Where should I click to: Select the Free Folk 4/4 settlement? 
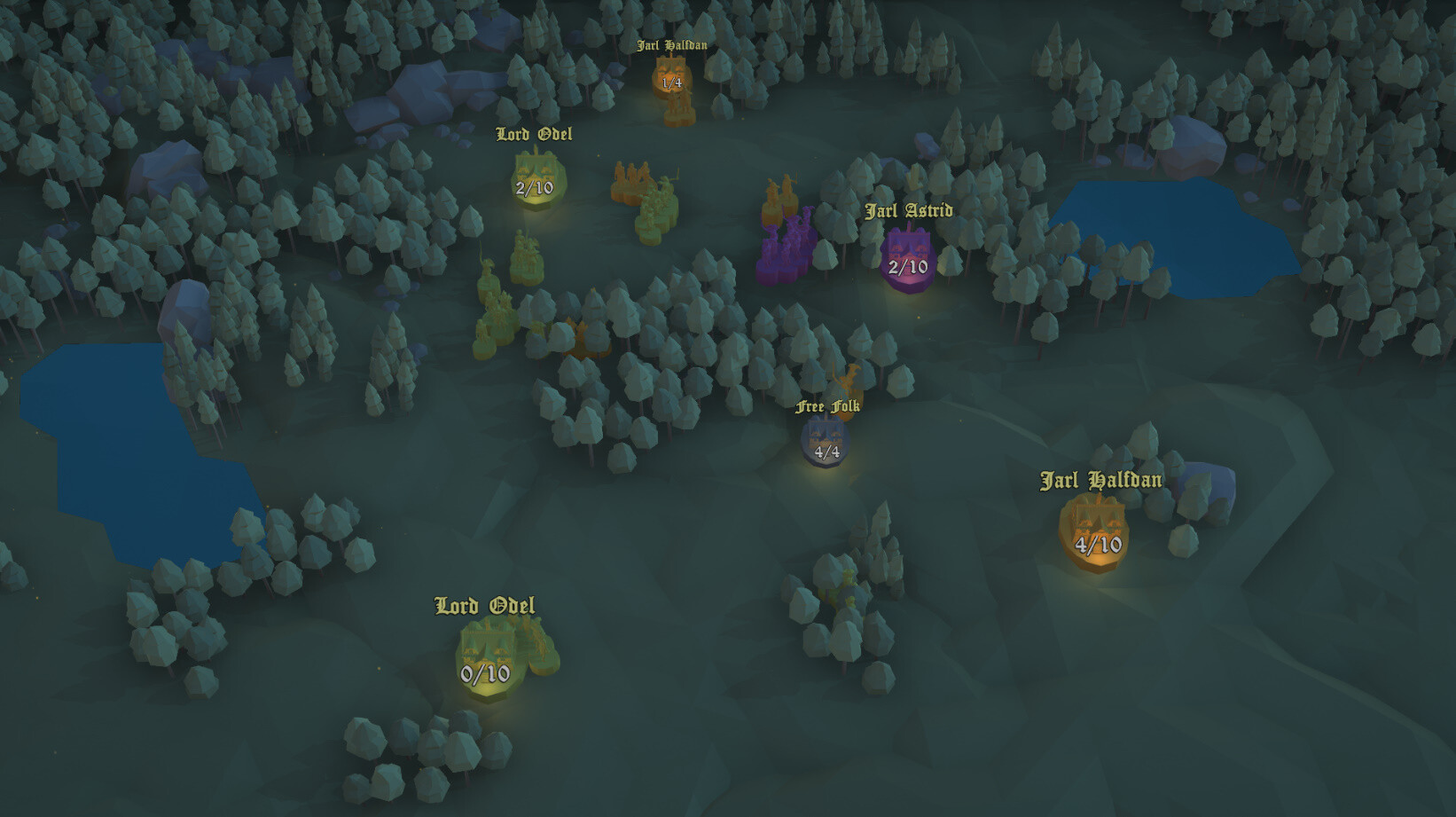pyautogui.click(x=825, y=439)
